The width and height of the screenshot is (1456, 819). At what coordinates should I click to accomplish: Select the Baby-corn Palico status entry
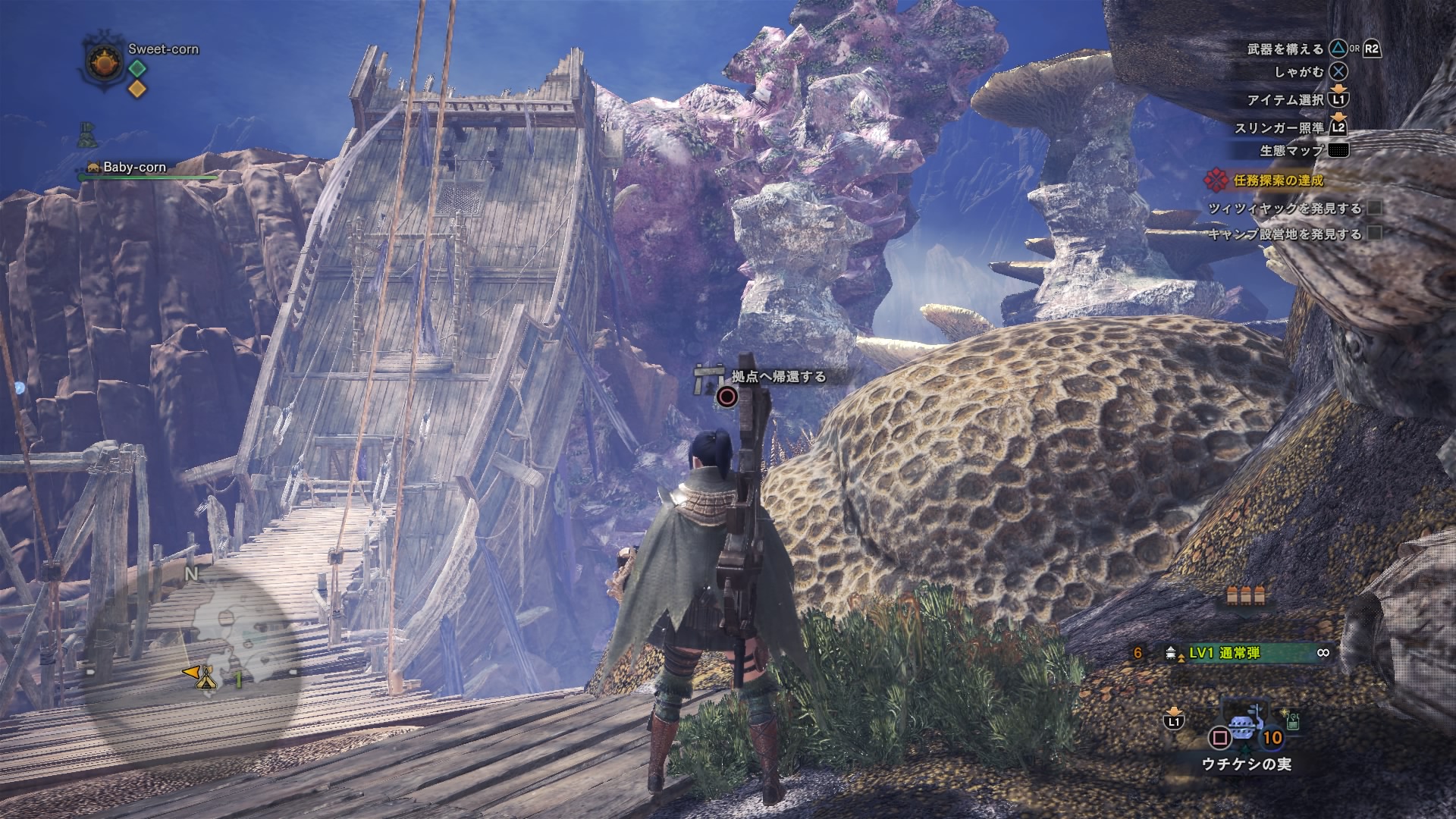(x=133, y=168)
